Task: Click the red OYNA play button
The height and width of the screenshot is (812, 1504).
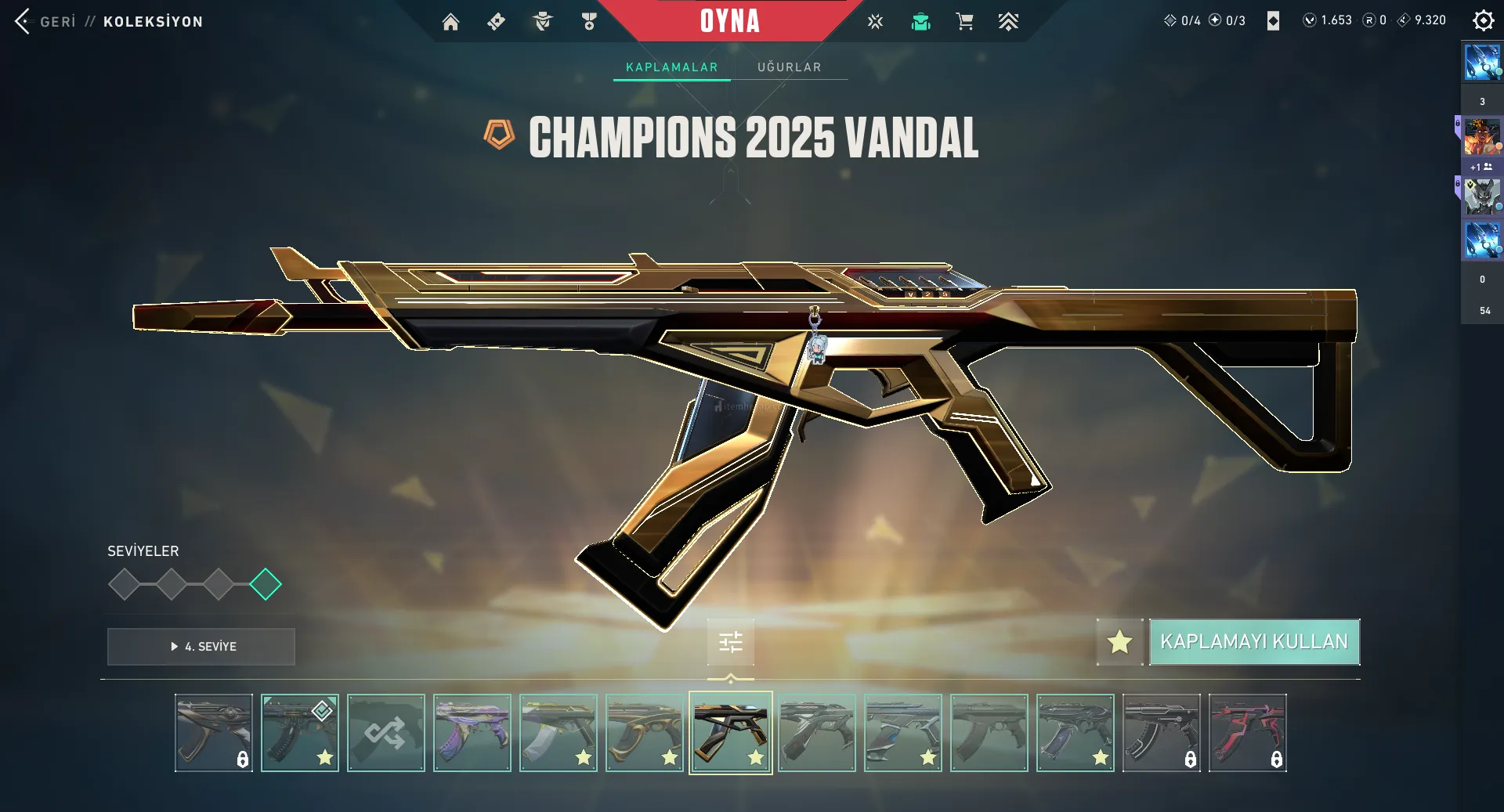Action: click(729, 21)
